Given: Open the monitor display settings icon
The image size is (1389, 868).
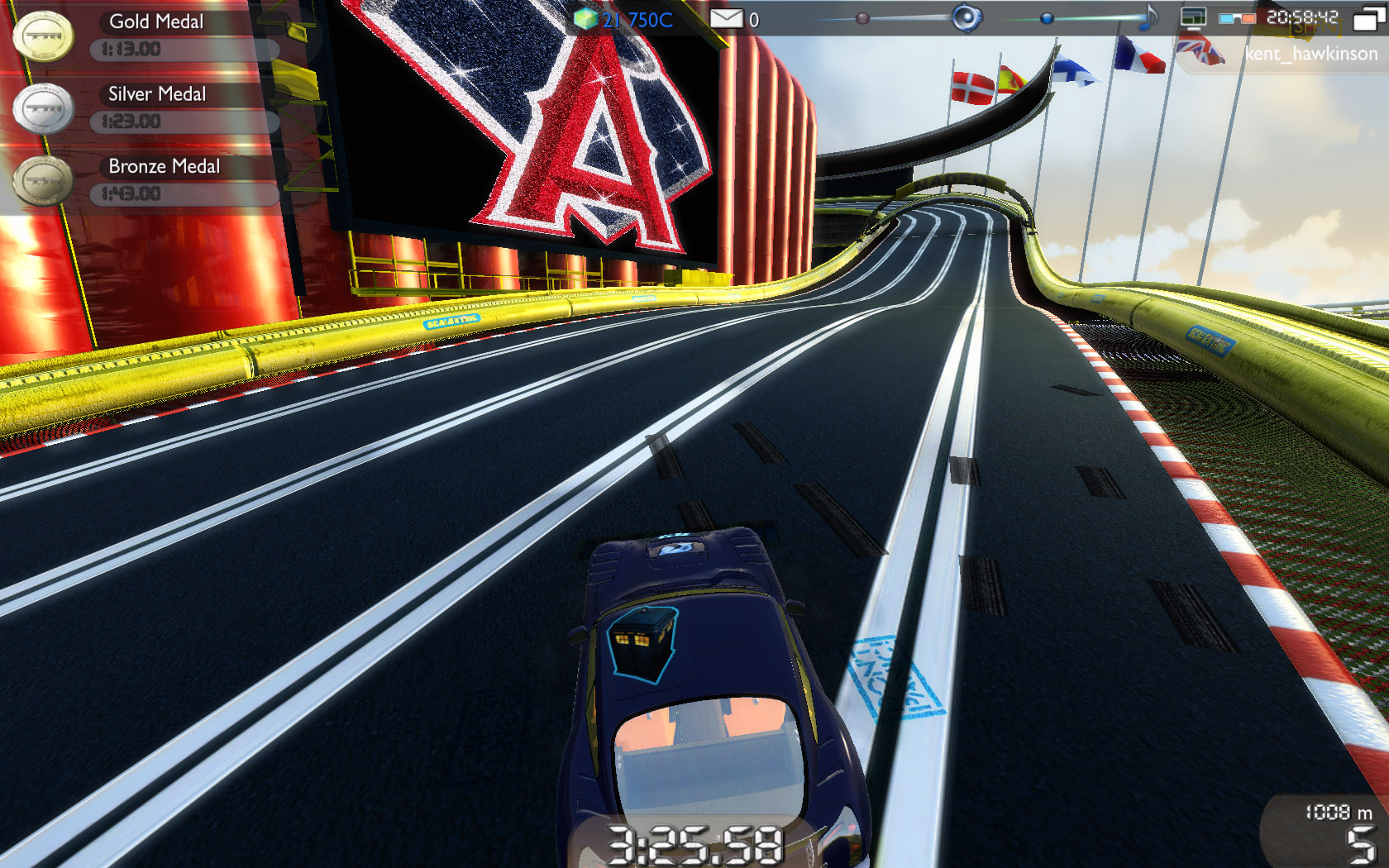Looking at the screenshot, I should click(1193, 18).
